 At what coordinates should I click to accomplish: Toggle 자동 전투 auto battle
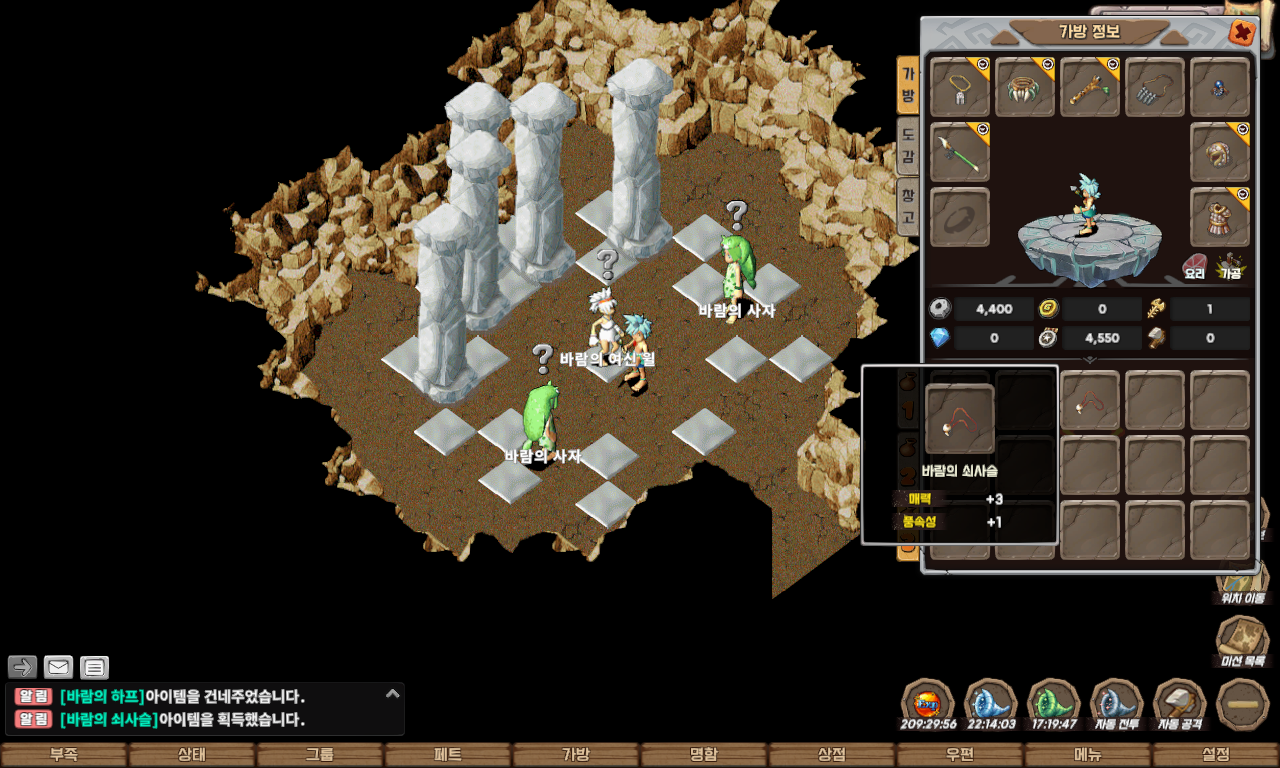pos(1117,703)
